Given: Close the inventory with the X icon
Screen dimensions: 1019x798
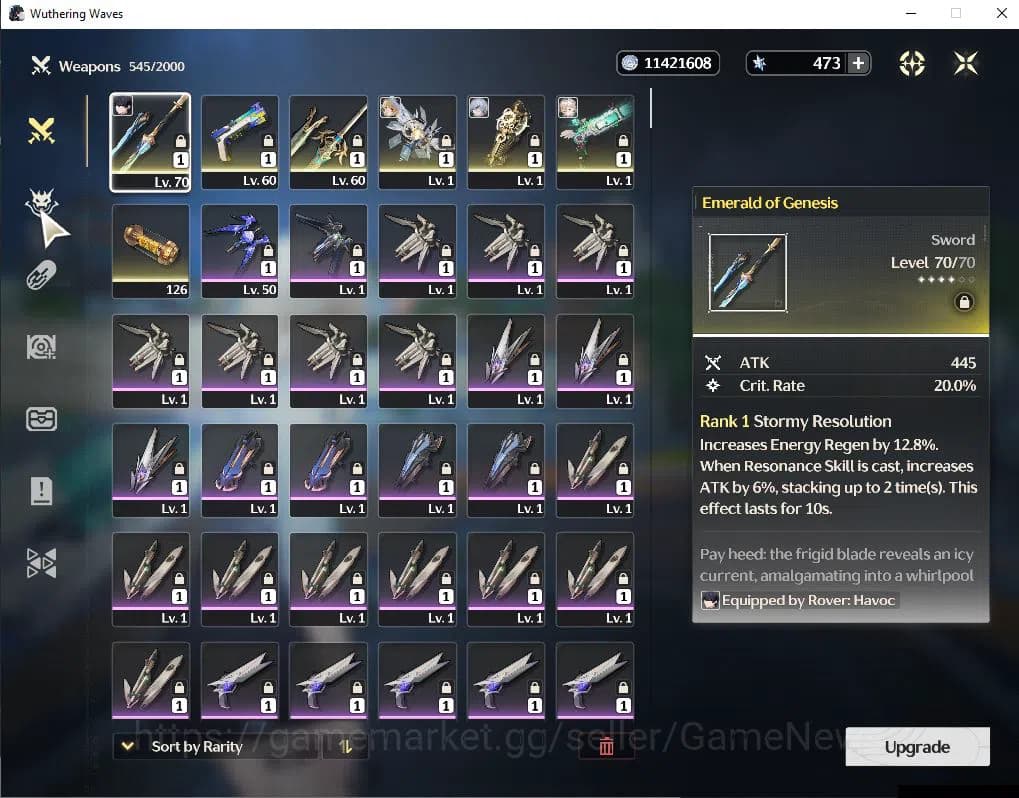Looking at the screenshot, I should (x=966, y=63).
